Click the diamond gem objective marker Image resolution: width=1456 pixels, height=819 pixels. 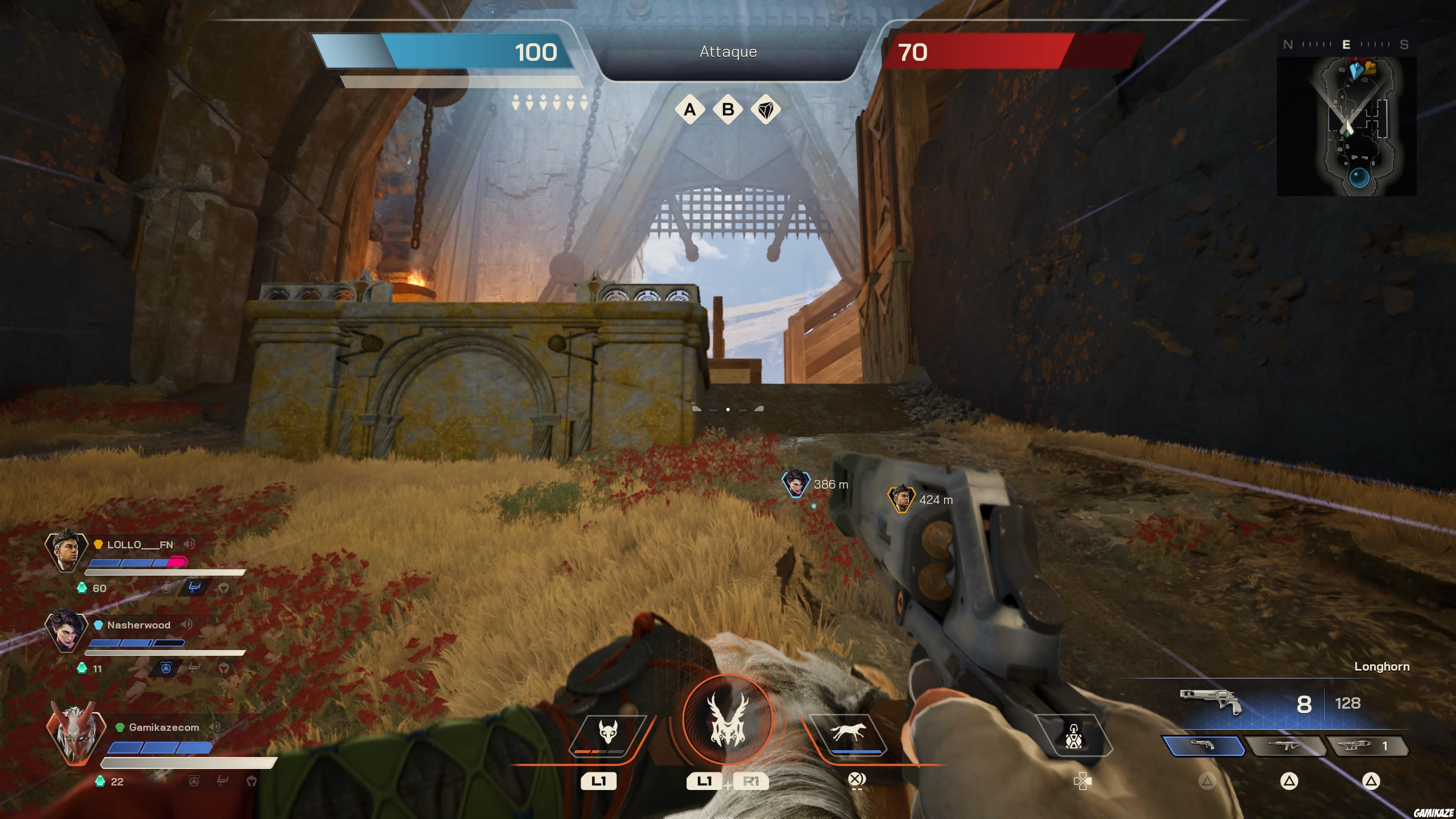pos(766,109)
